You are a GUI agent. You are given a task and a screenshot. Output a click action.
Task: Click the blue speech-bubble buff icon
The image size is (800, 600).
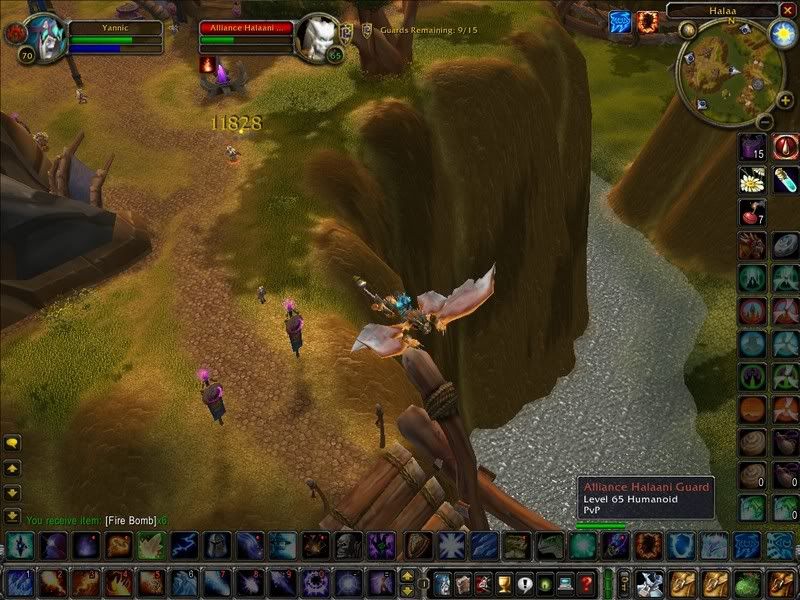pos(620,21)
